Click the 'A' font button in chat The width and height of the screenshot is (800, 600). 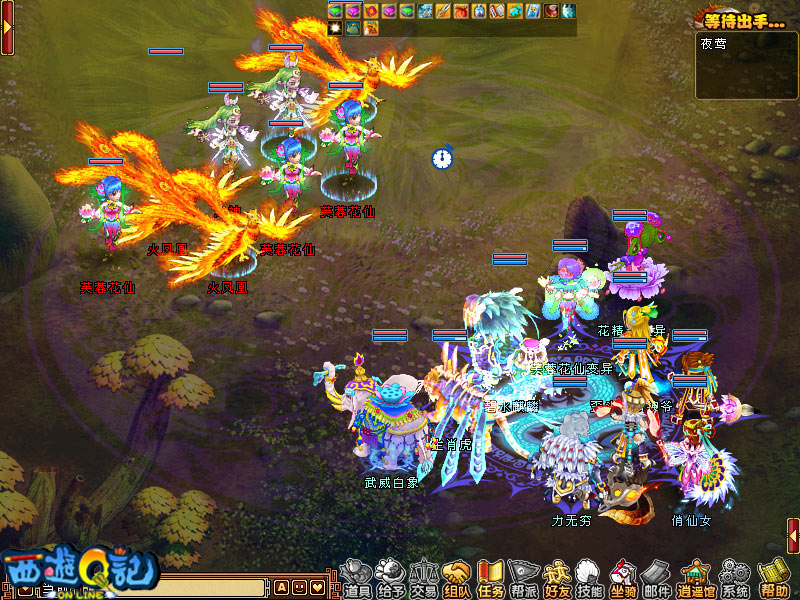click(x=281, y=587)
